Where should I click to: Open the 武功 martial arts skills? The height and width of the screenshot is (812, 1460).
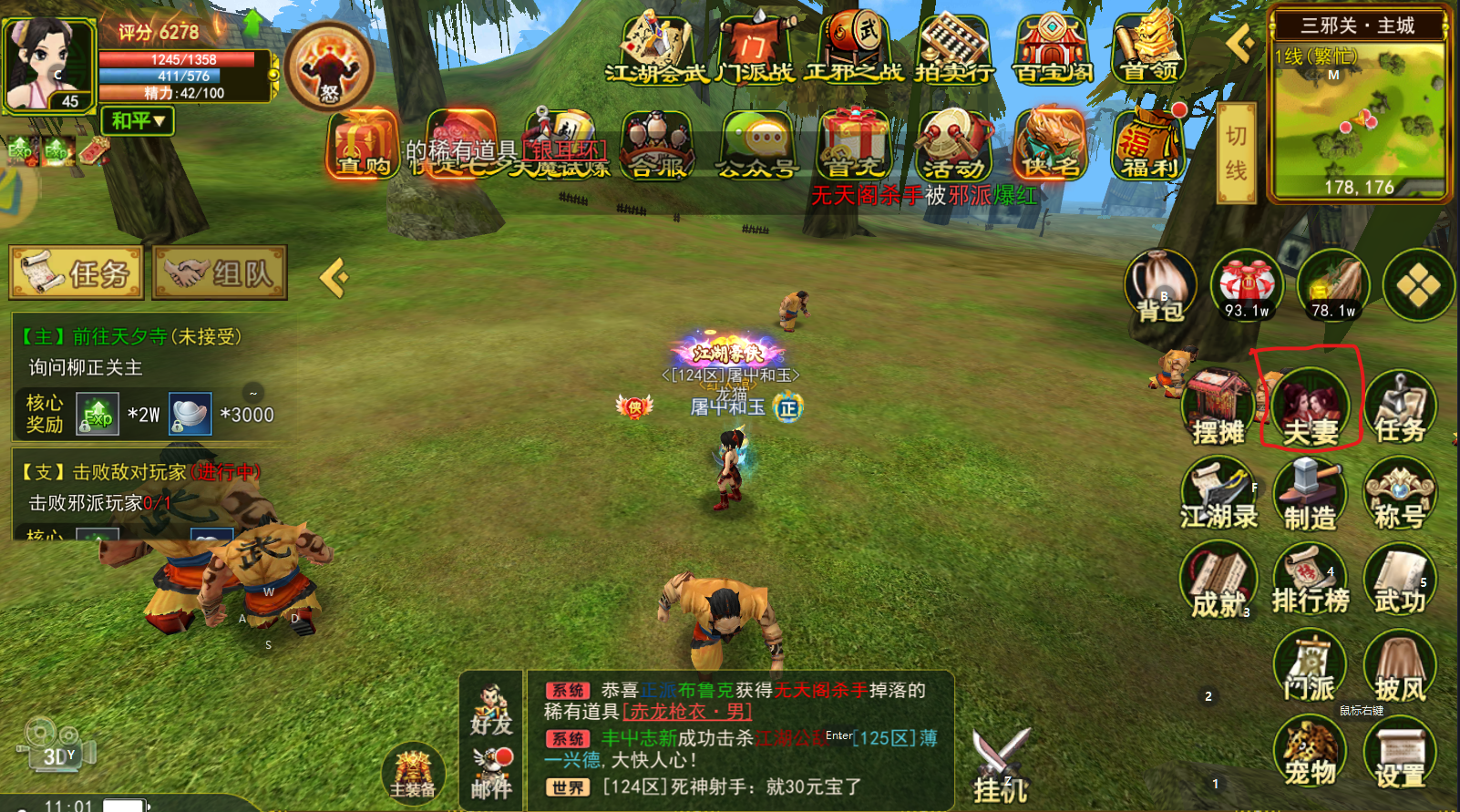click(1399, 580)
